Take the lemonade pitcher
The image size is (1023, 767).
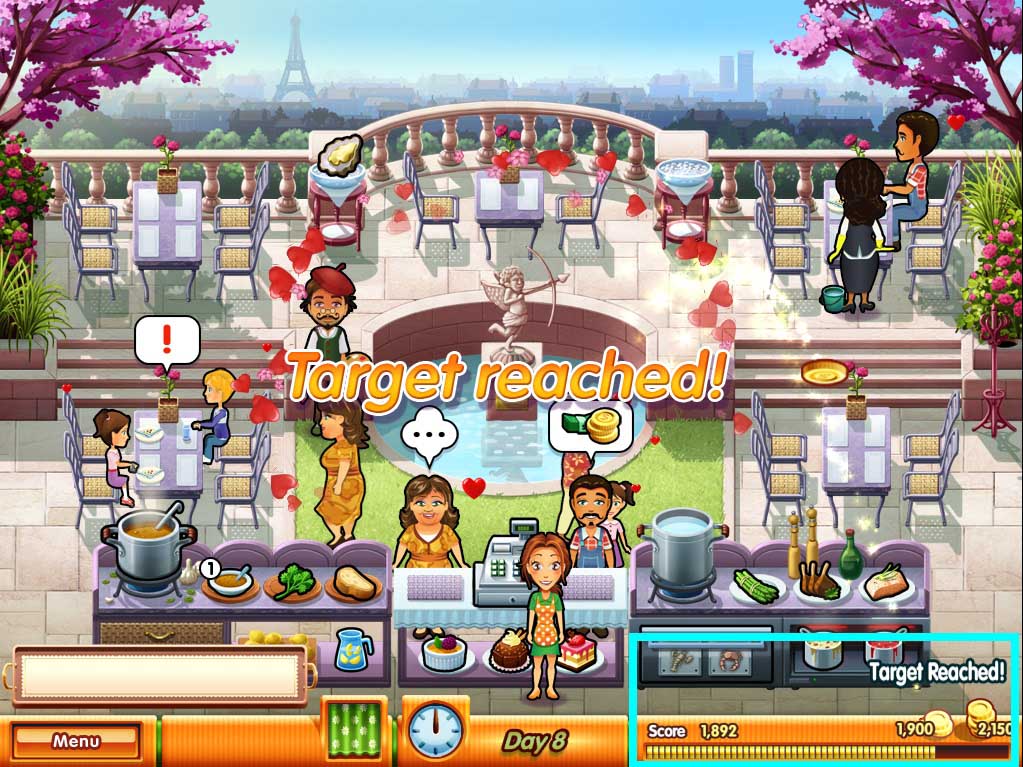[353, 648]
